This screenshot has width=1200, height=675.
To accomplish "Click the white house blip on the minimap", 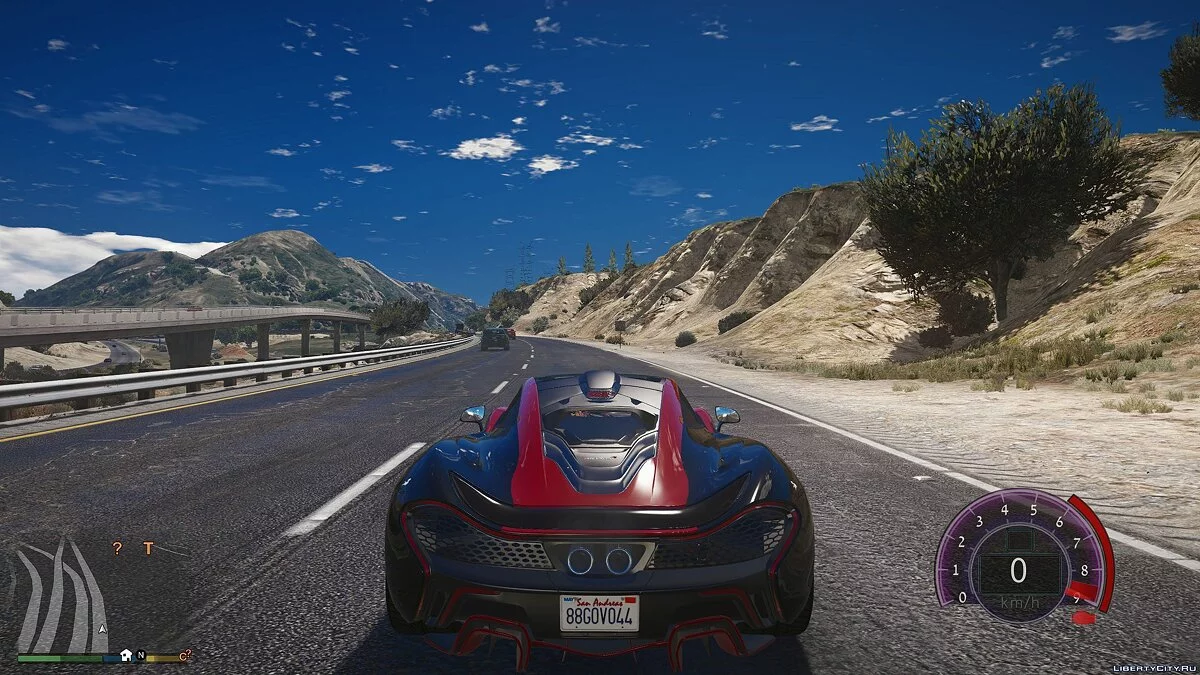I will click(126, 656).
